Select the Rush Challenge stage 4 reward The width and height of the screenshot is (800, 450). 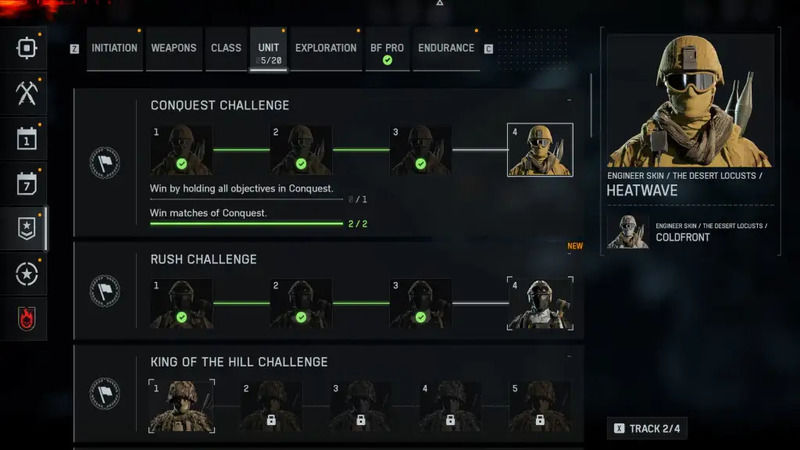click(x=540, y=304)
